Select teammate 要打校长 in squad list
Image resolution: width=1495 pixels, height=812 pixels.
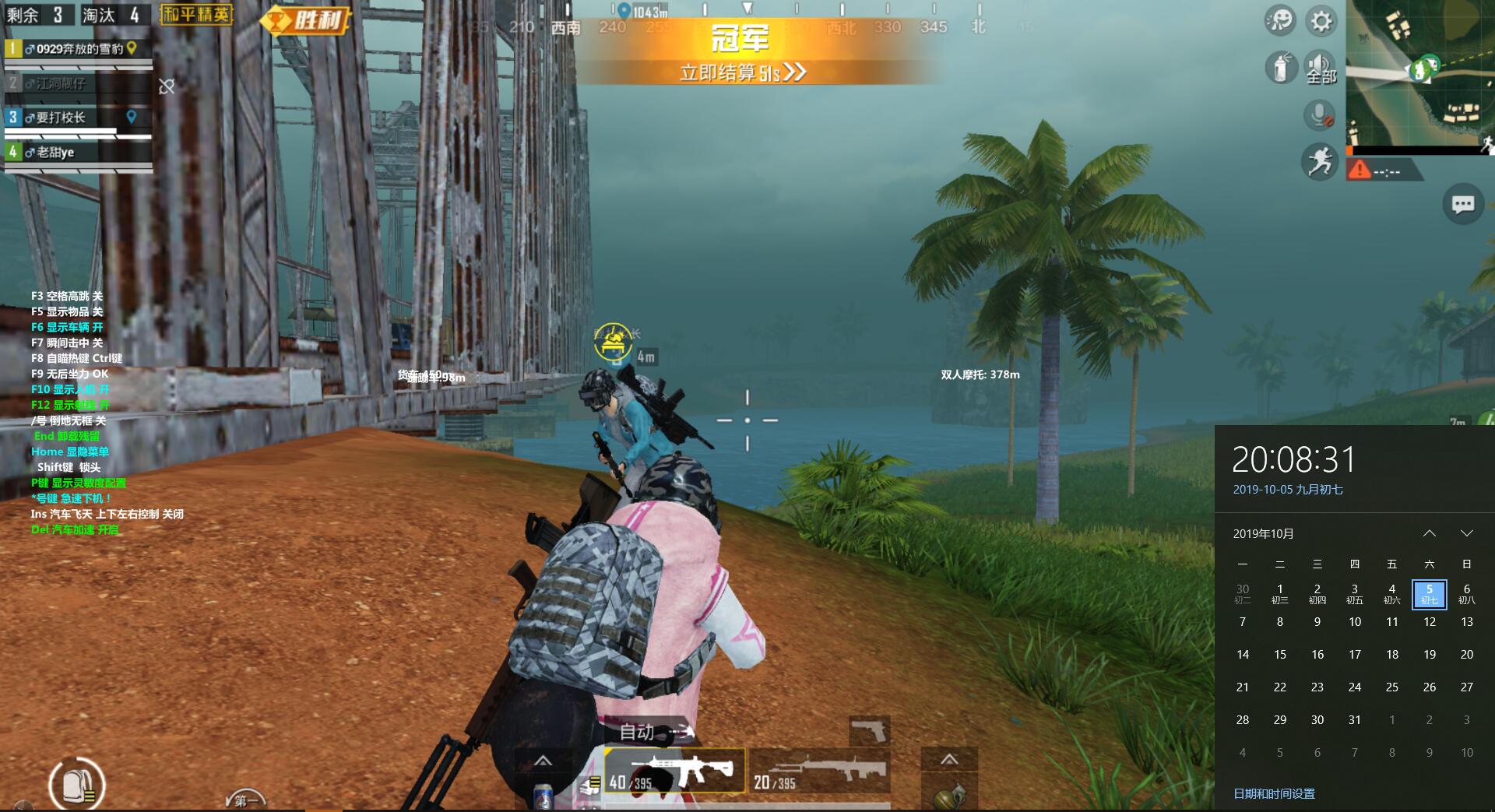point(78,118)
